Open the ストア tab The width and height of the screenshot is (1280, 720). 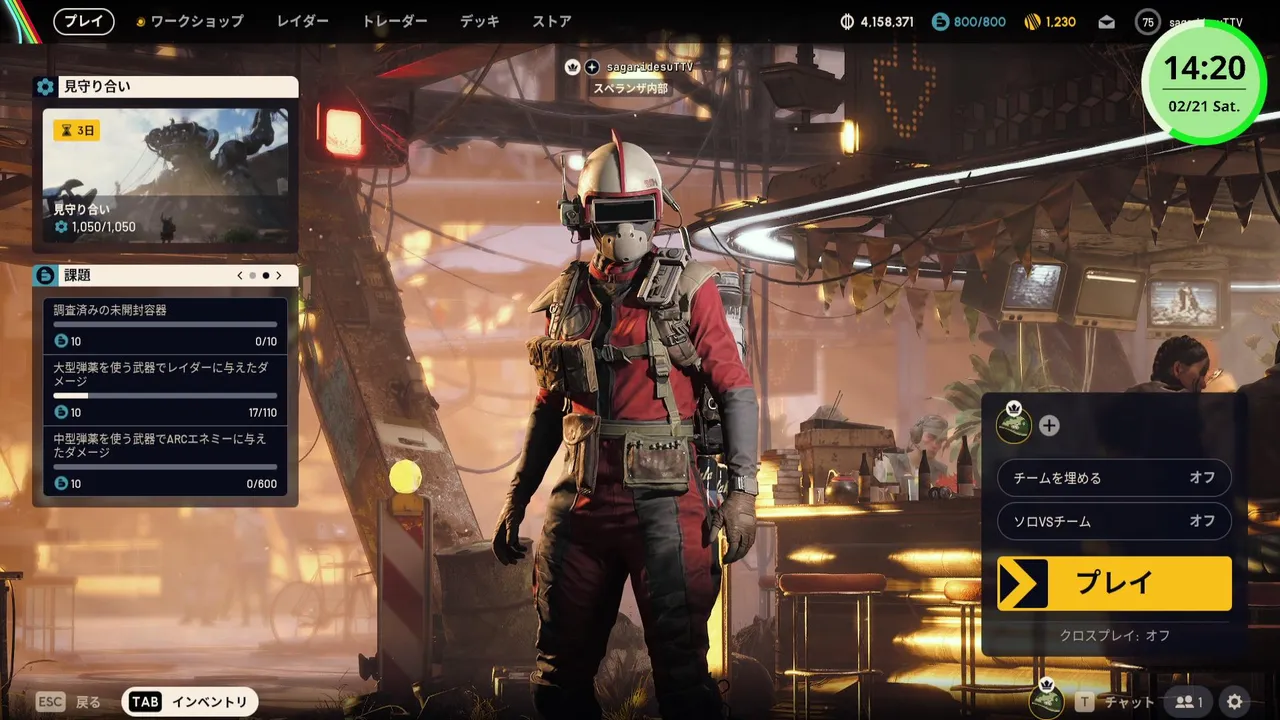tap(552, 21)
